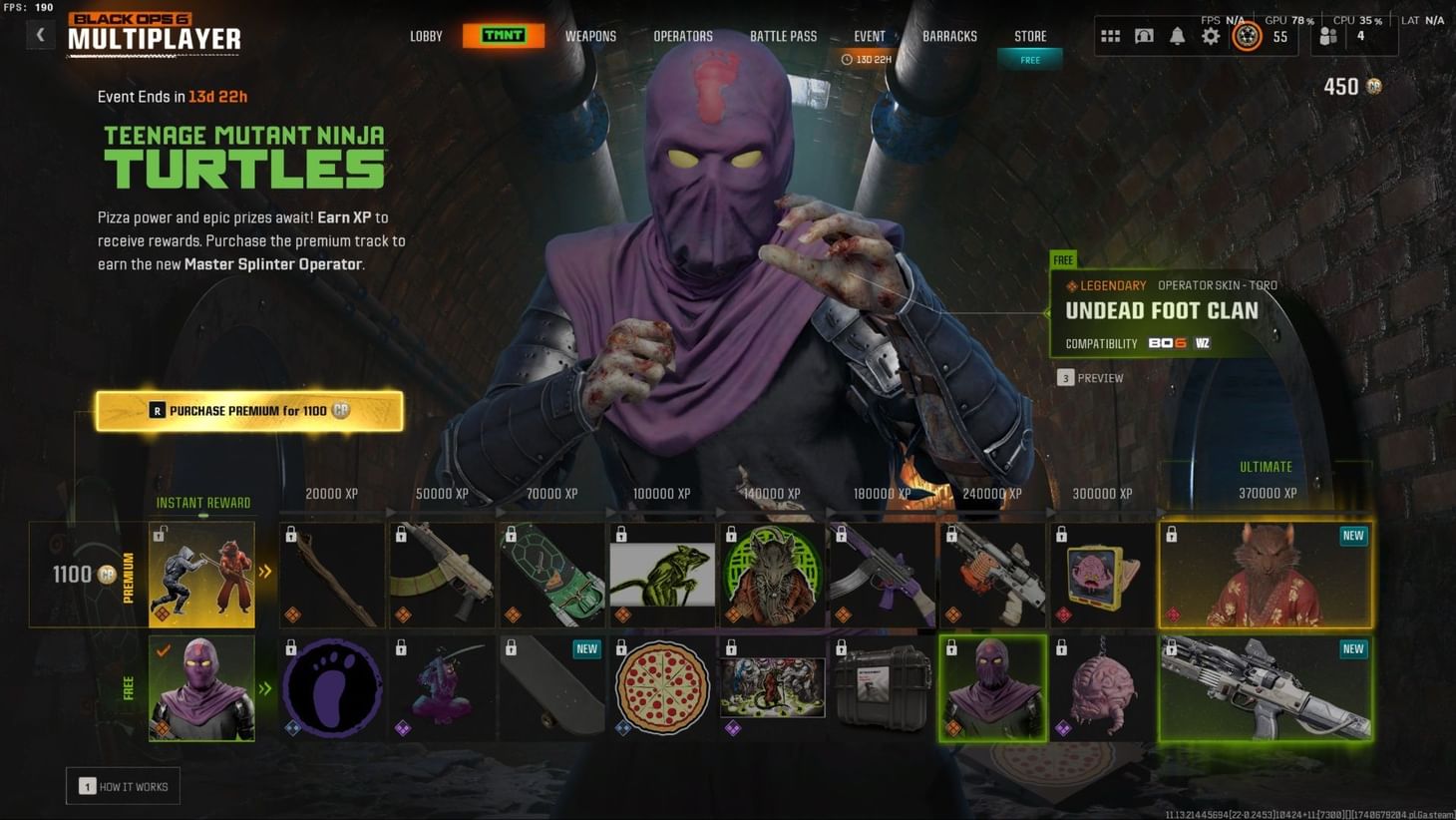Open the Store menu item
The height and width of the screenshot is (820, 1456).
[1029, 36]
